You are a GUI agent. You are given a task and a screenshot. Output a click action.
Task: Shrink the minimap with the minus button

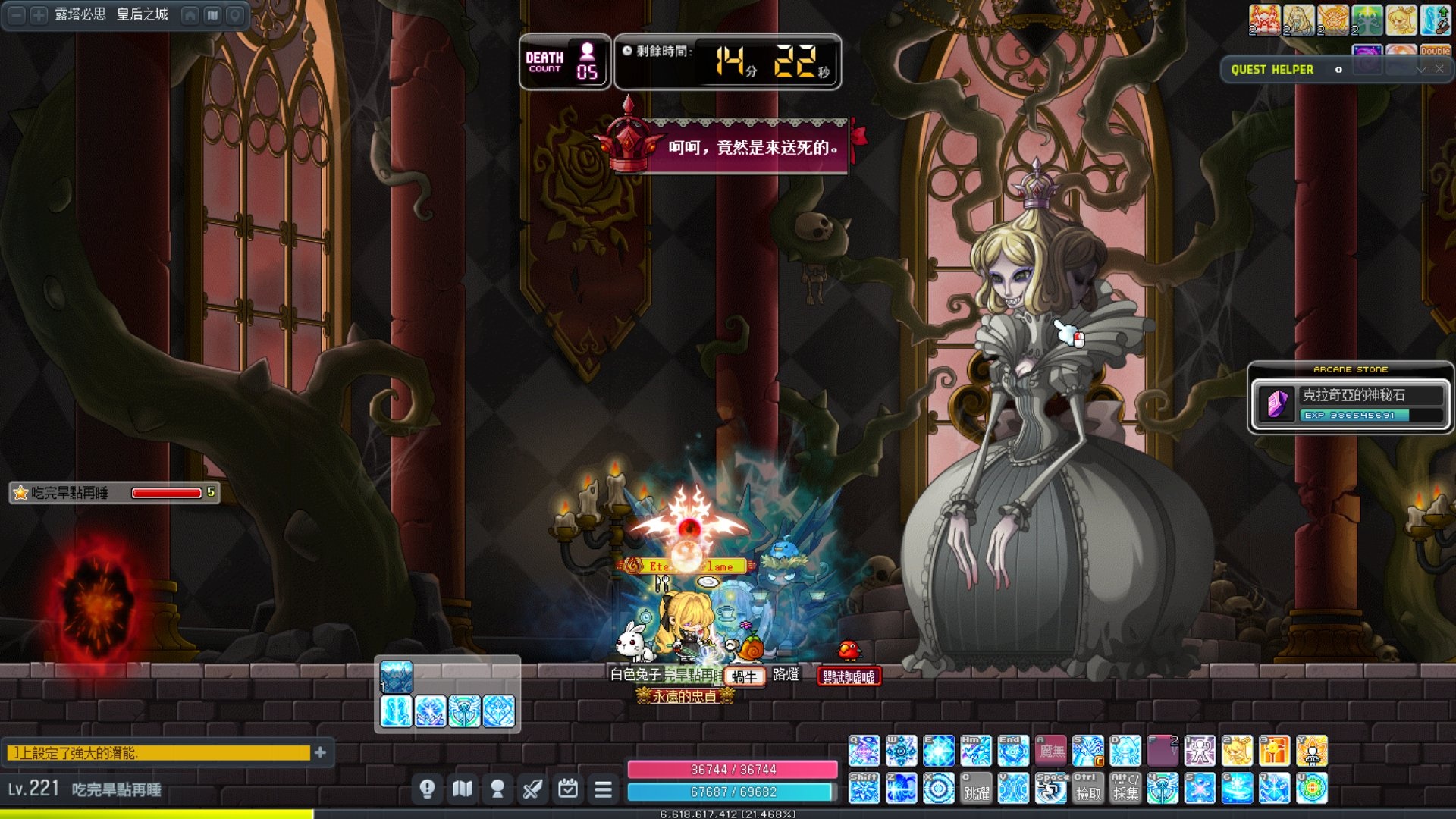(17, 15)
